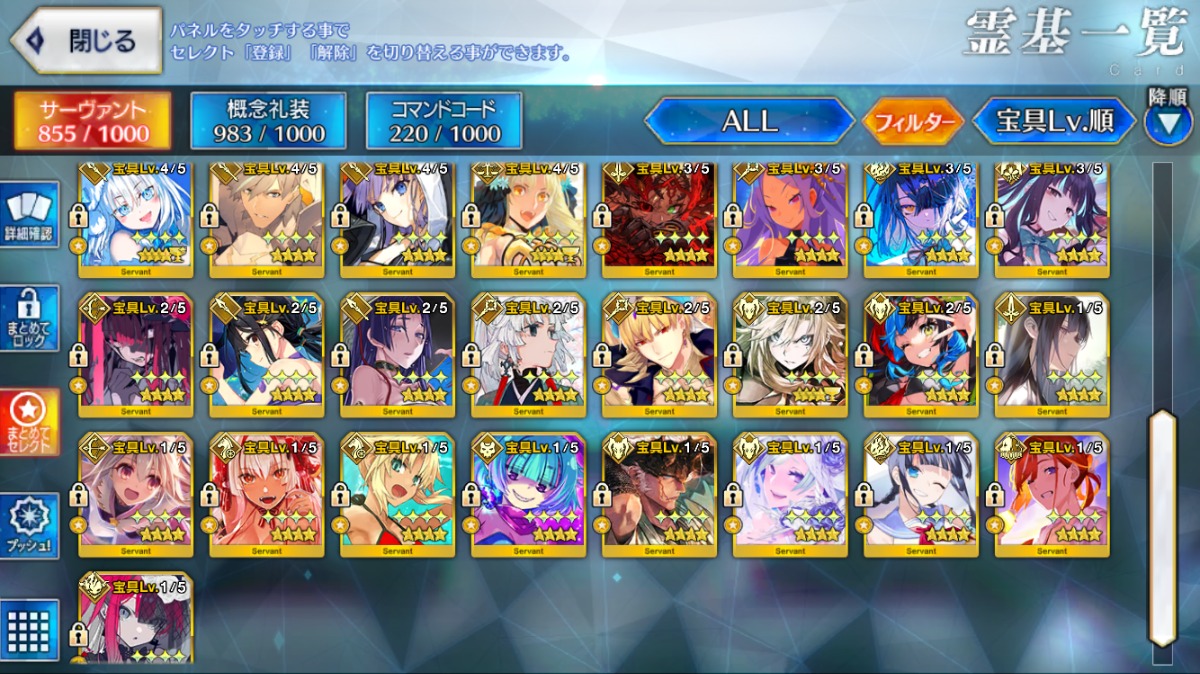Switch to the サーヴァント tab
This screenshot has height=674, width=1200.
[x=91, y=121]
